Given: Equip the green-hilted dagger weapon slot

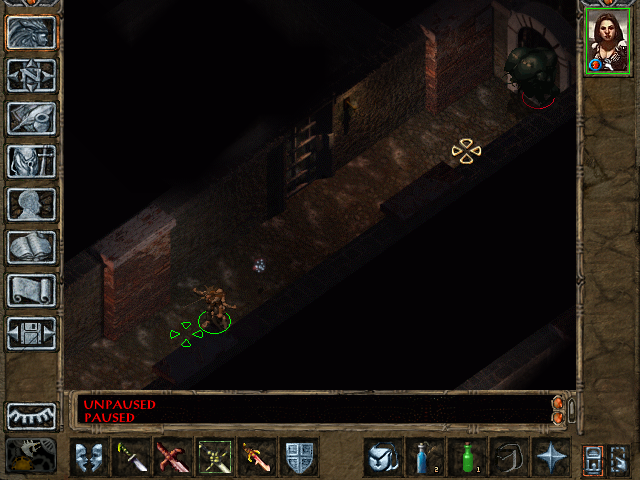Looking at the screenshot, I should (131, 458).
